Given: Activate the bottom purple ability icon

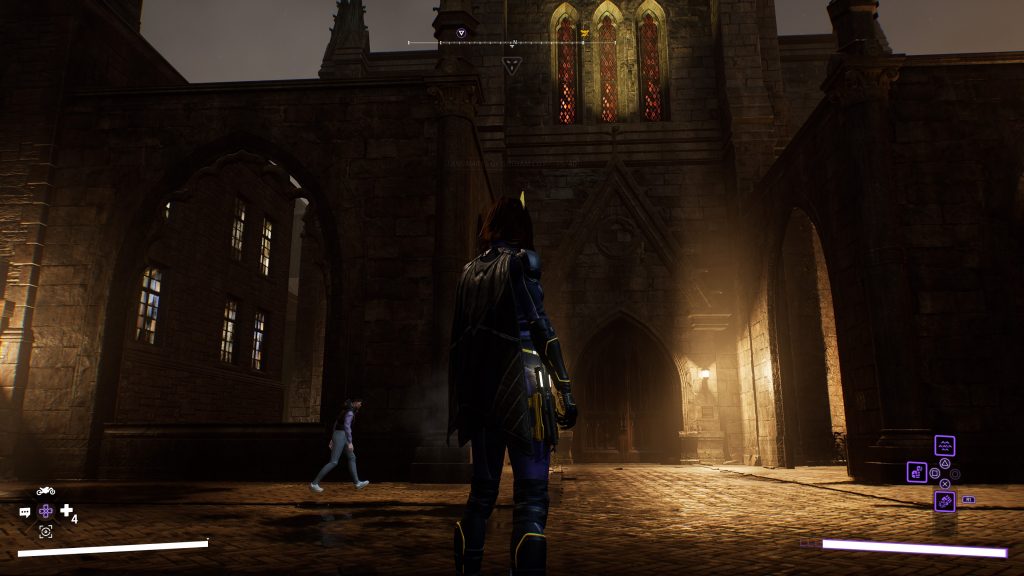Looking at the screenshot, I should 944,501.
